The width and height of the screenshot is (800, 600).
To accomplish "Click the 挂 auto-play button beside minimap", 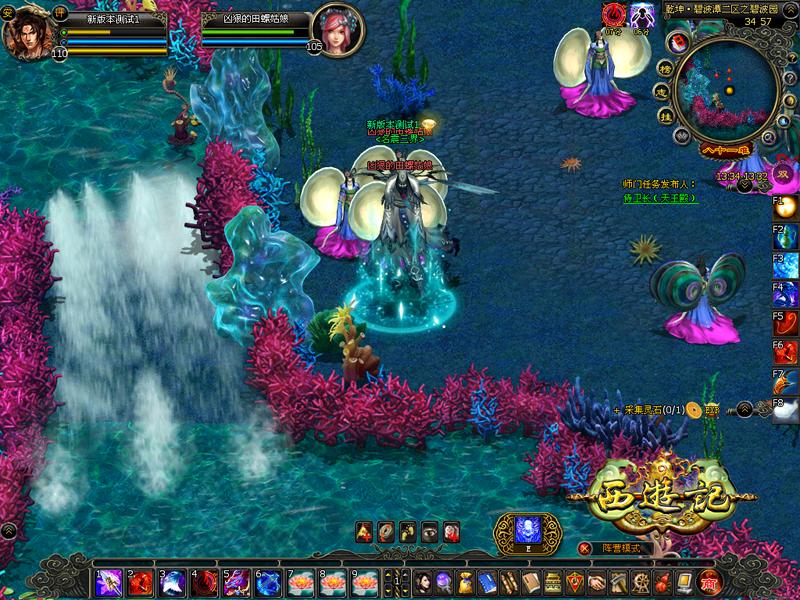I will pyautogui.click(x=664, y=116).
